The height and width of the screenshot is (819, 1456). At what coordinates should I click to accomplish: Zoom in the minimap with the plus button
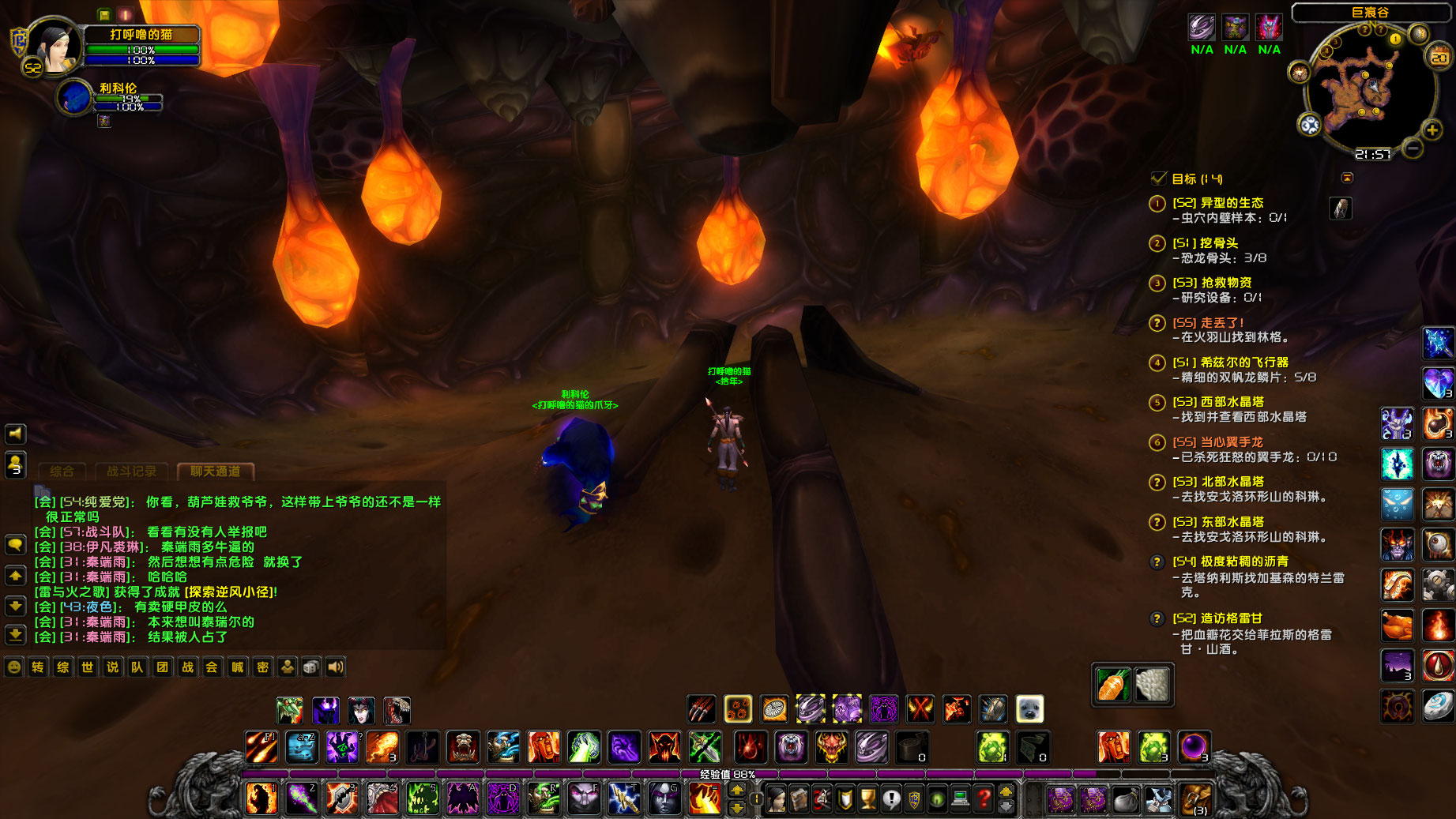click(1432, 130)
